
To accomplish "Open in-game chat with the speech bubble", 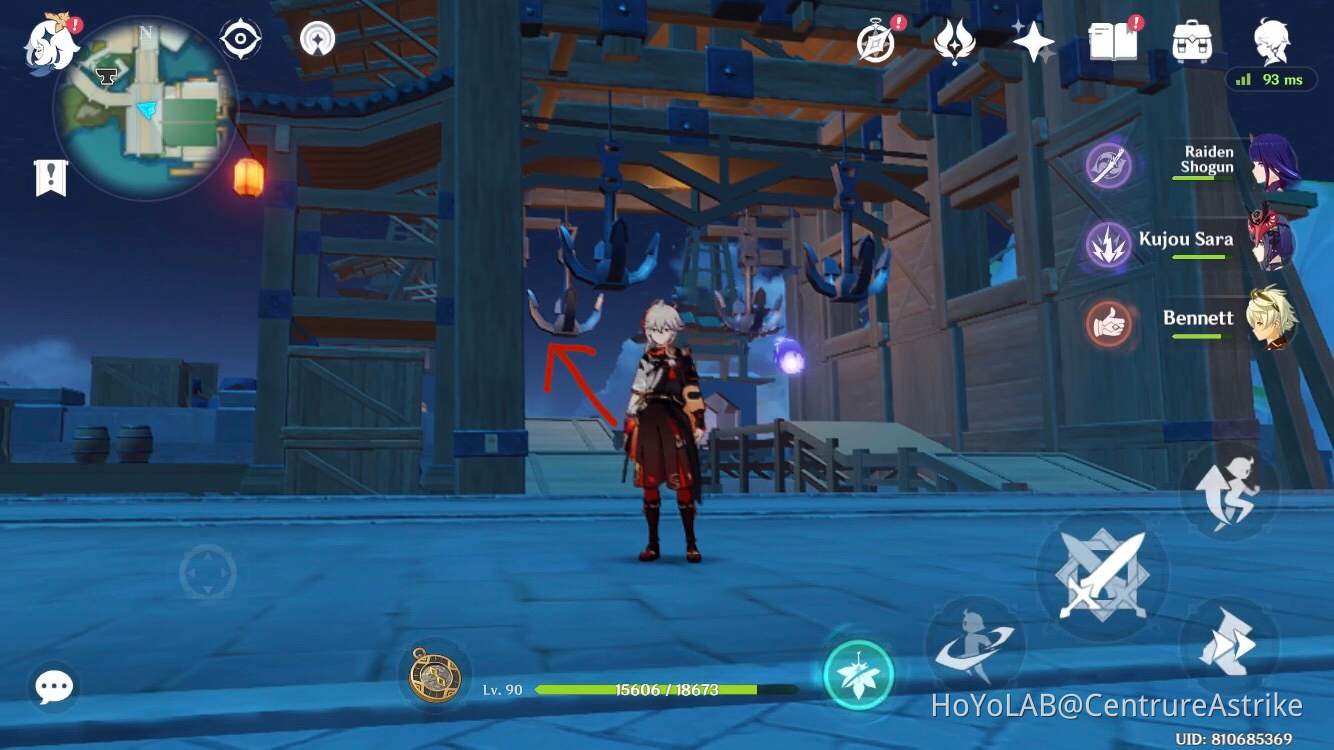I will pyautogui.click(x=55, y=687).
